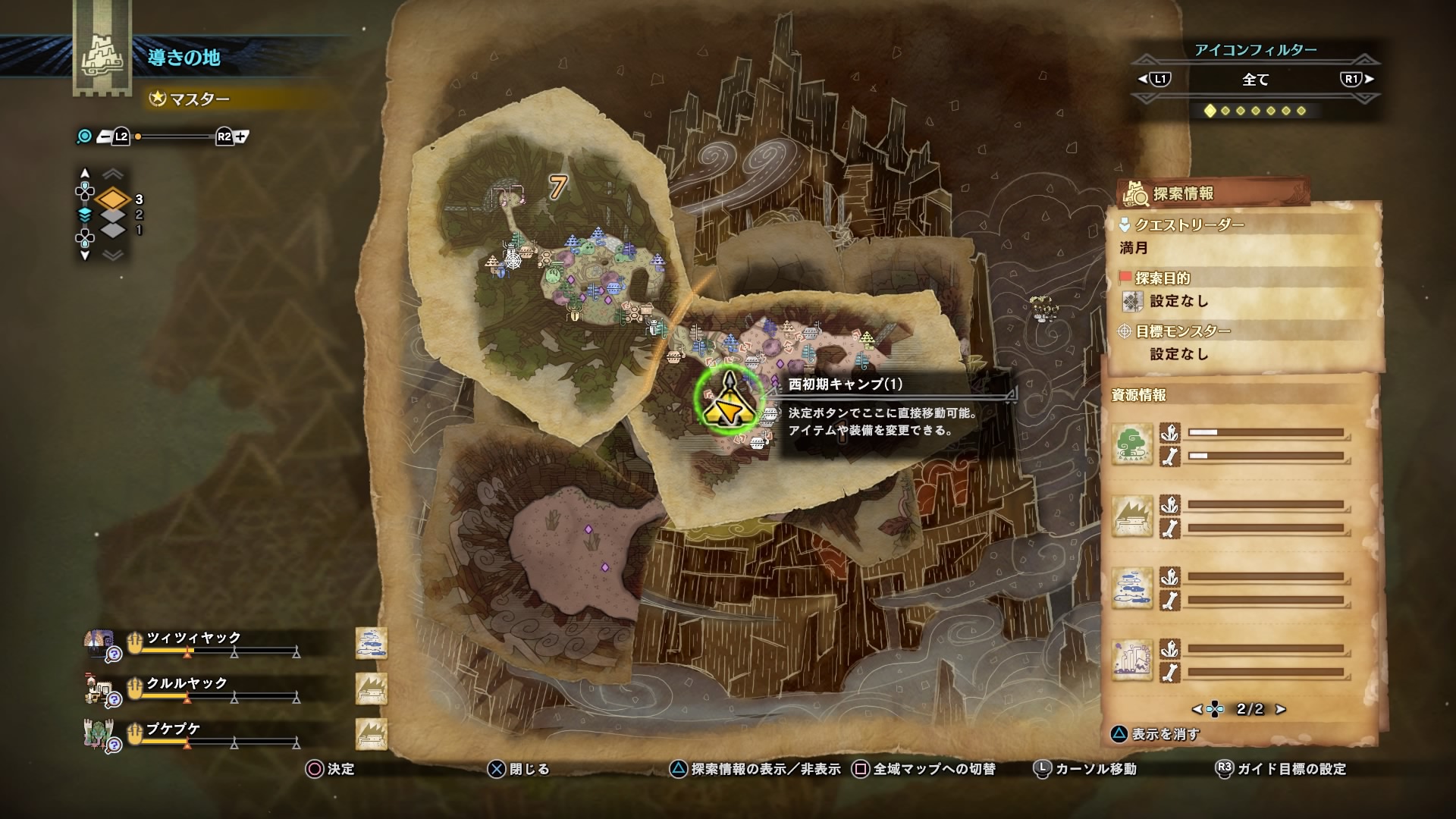Viewport: 1456px width, 819px height.
Task: Switch to map layer 1
Action: (113, 230)
